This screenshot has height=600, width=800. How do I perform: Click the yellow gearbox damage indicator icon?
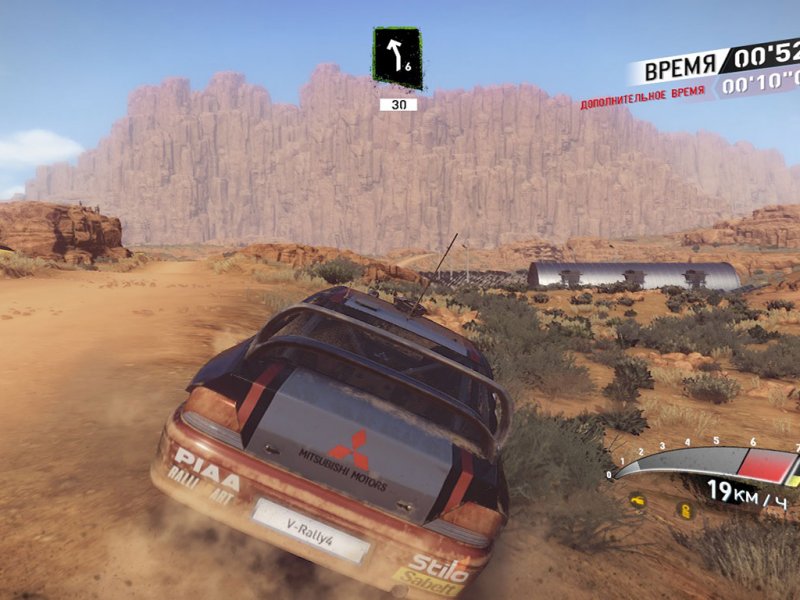pos(685,510)
